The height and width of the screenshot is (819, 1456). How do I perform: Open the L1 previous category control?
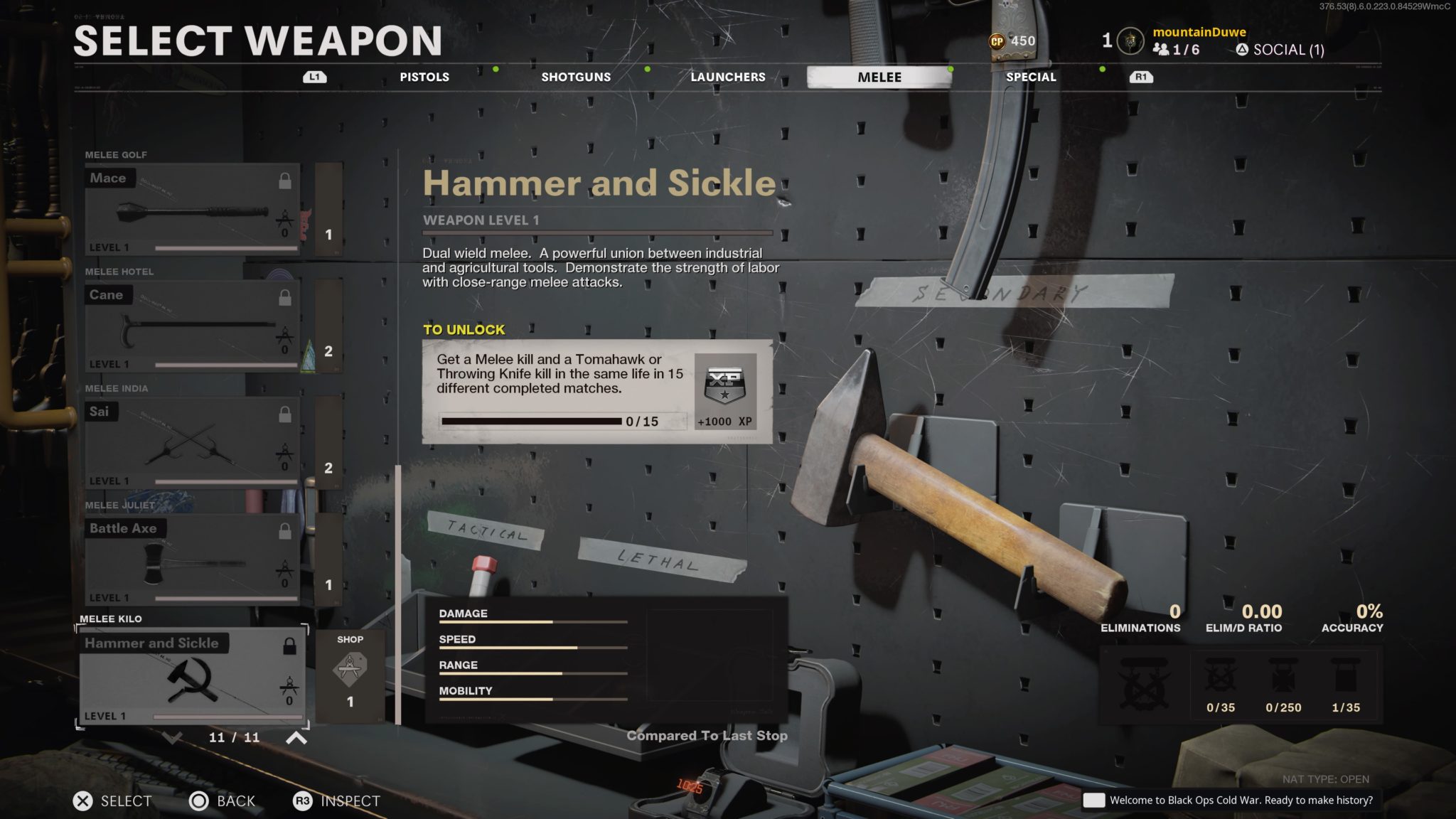tap(315, 77)
